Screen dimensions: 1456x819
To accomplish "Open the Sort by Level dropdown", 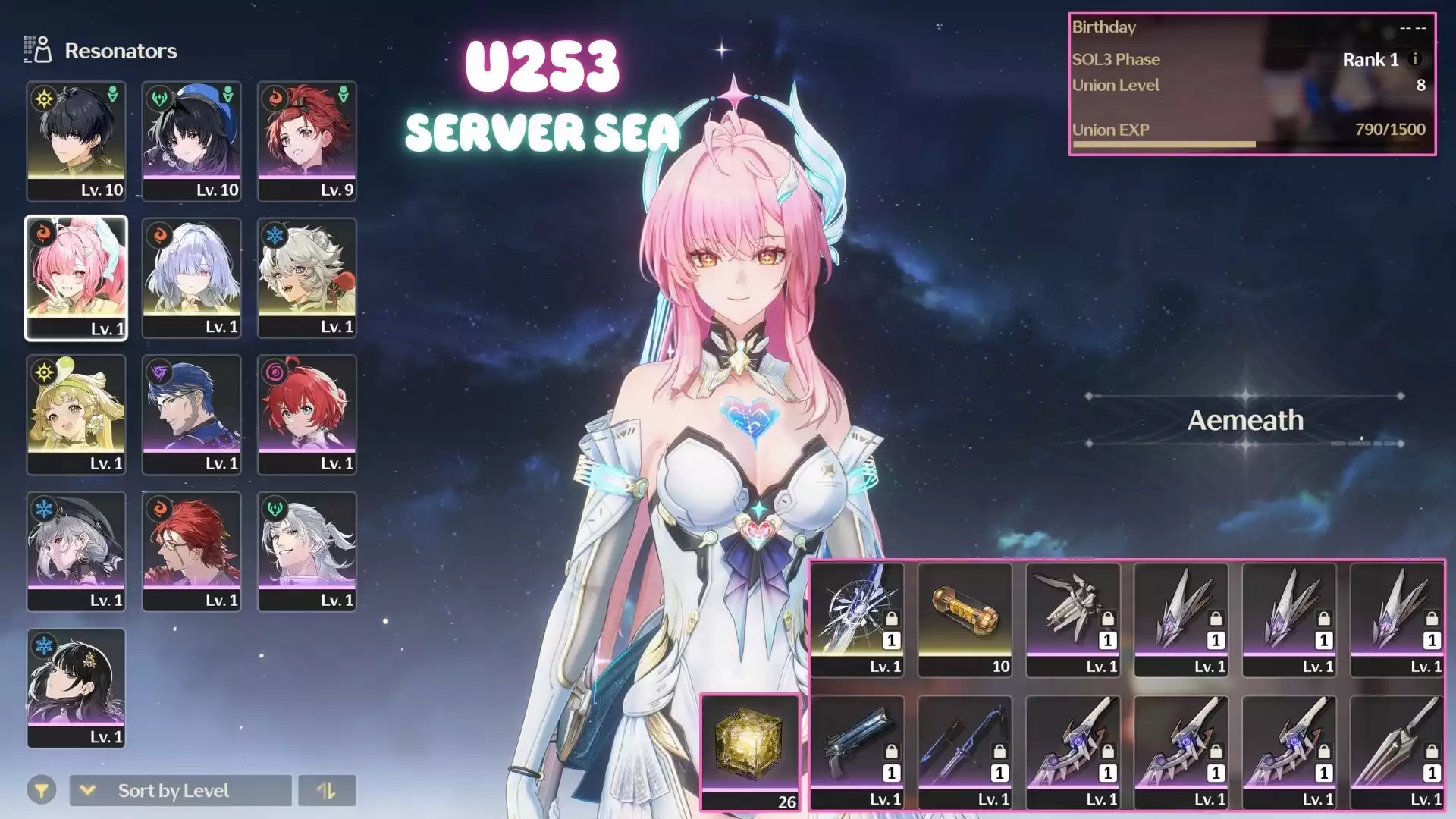I will point(180,791).
